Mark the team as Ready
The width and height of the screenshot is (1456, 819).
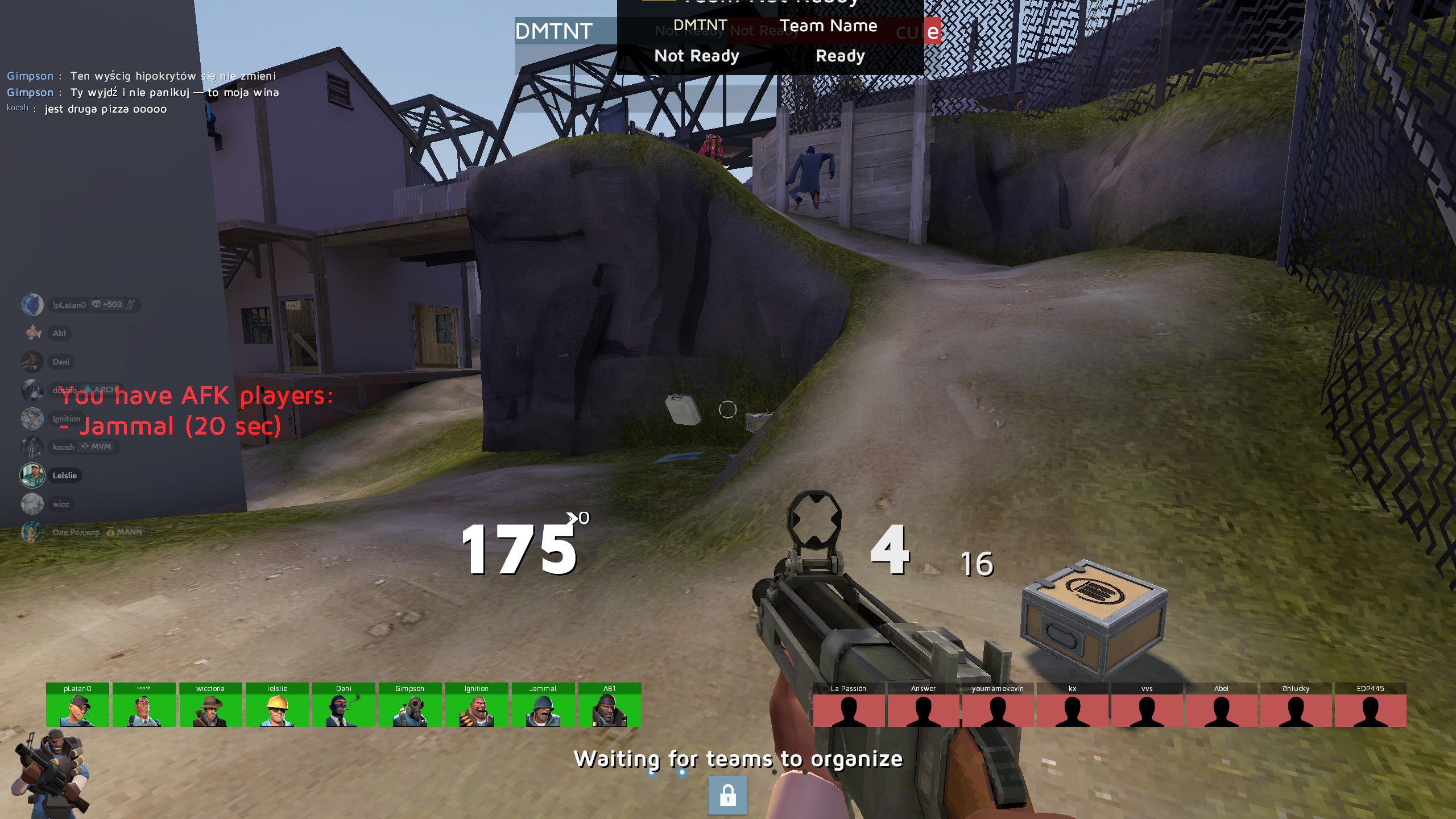tap(840, 56)
